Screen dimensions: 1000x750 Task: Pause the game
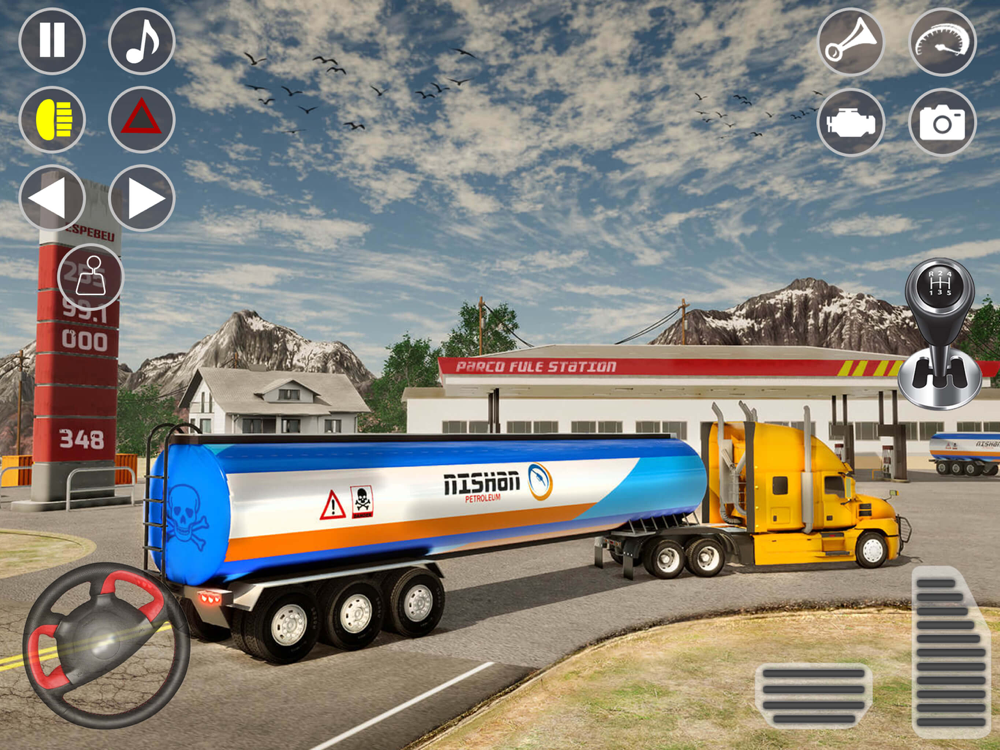(52, 41)
